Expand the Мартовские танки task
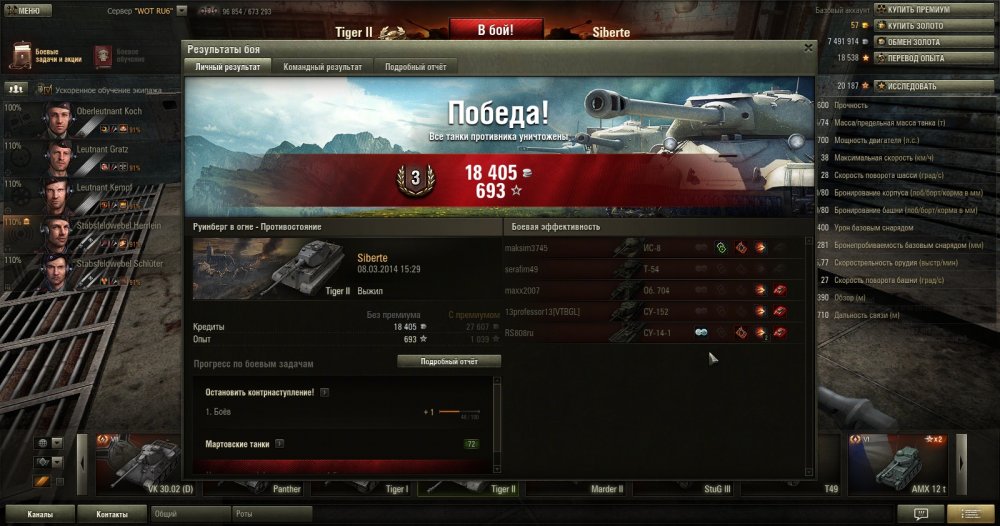The height and width of the screenshot is (526, 1000). click(x=280, y=443)
